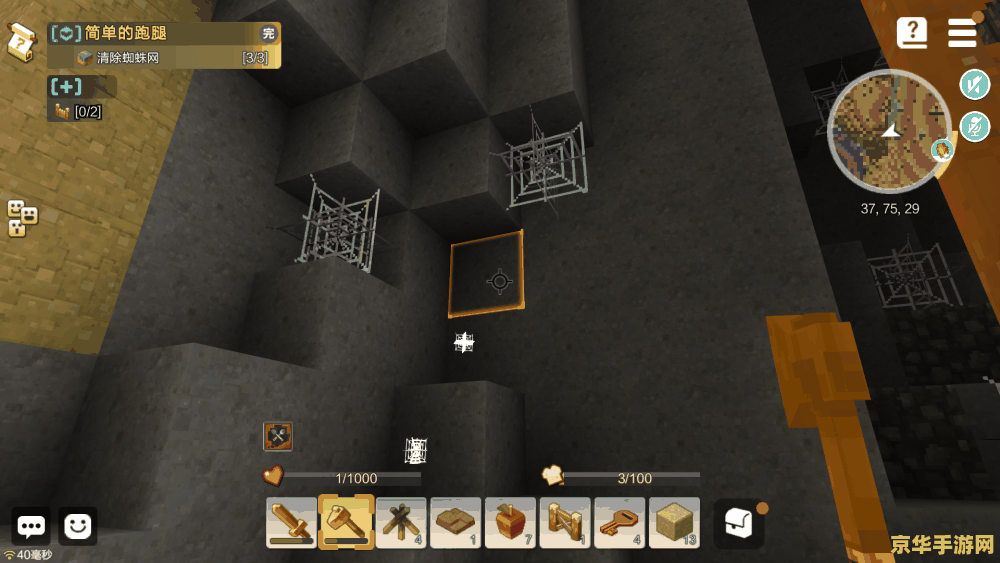
Task: Select the sand block hotbar slot
Action: [674, 522]
